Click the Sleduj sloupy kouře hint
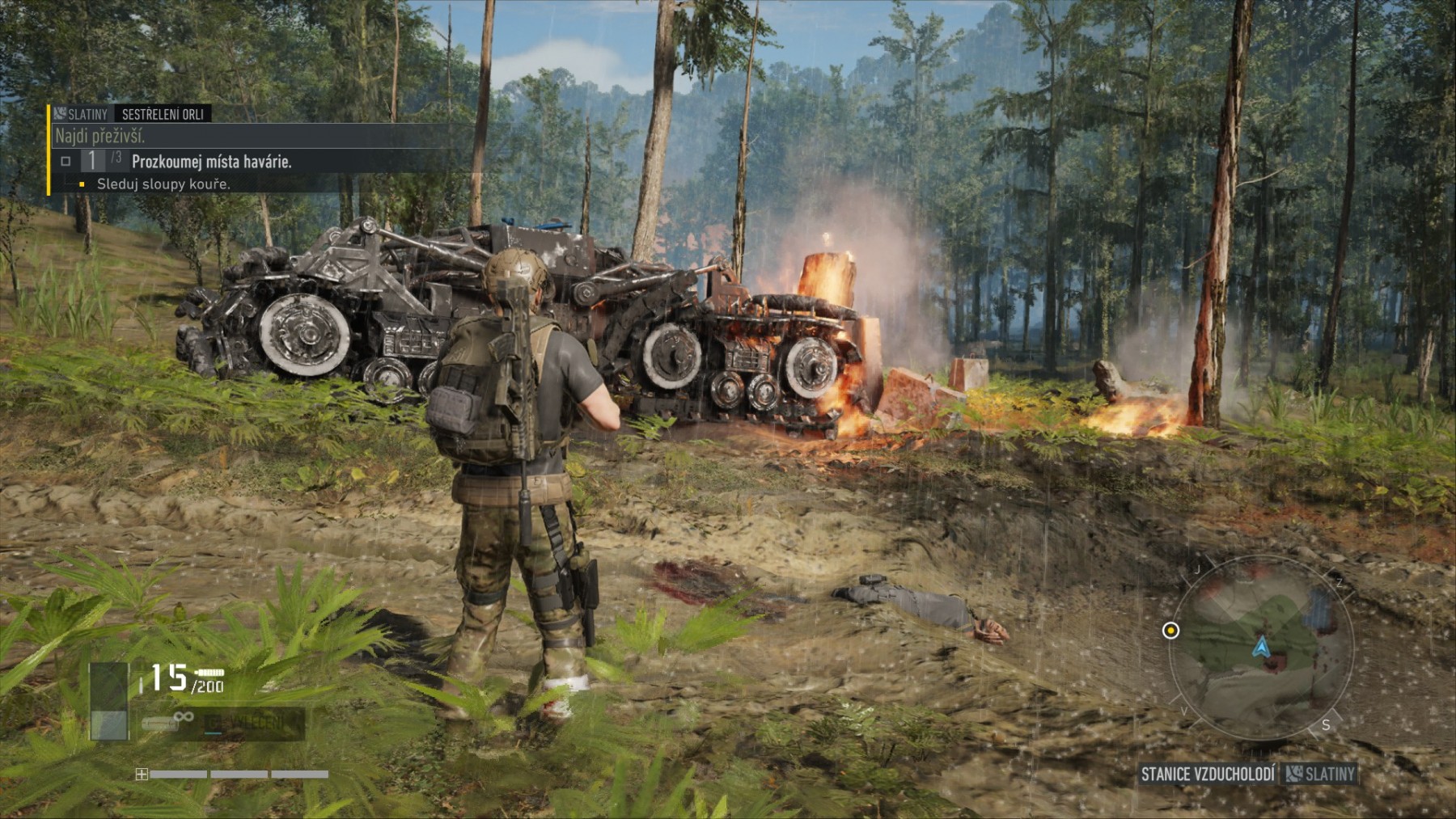 [x=163, y=184]
